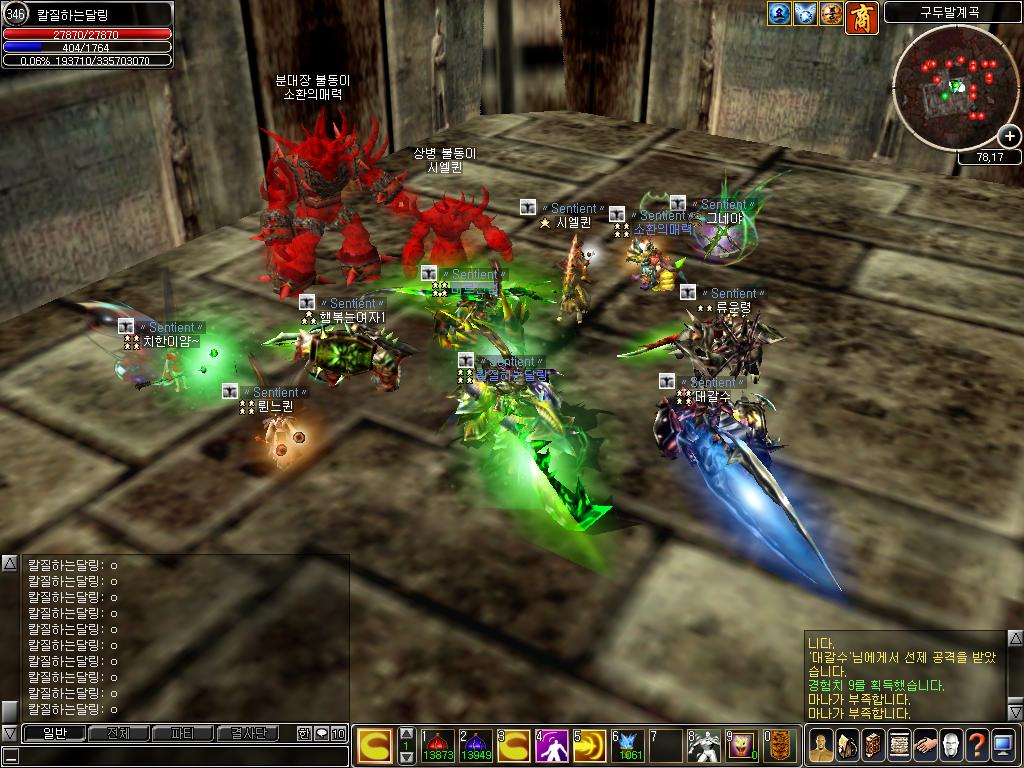Screen dimensions: 1024x768
Task: Use the blue potion in slot 2
Action: (x=476, y=746)
